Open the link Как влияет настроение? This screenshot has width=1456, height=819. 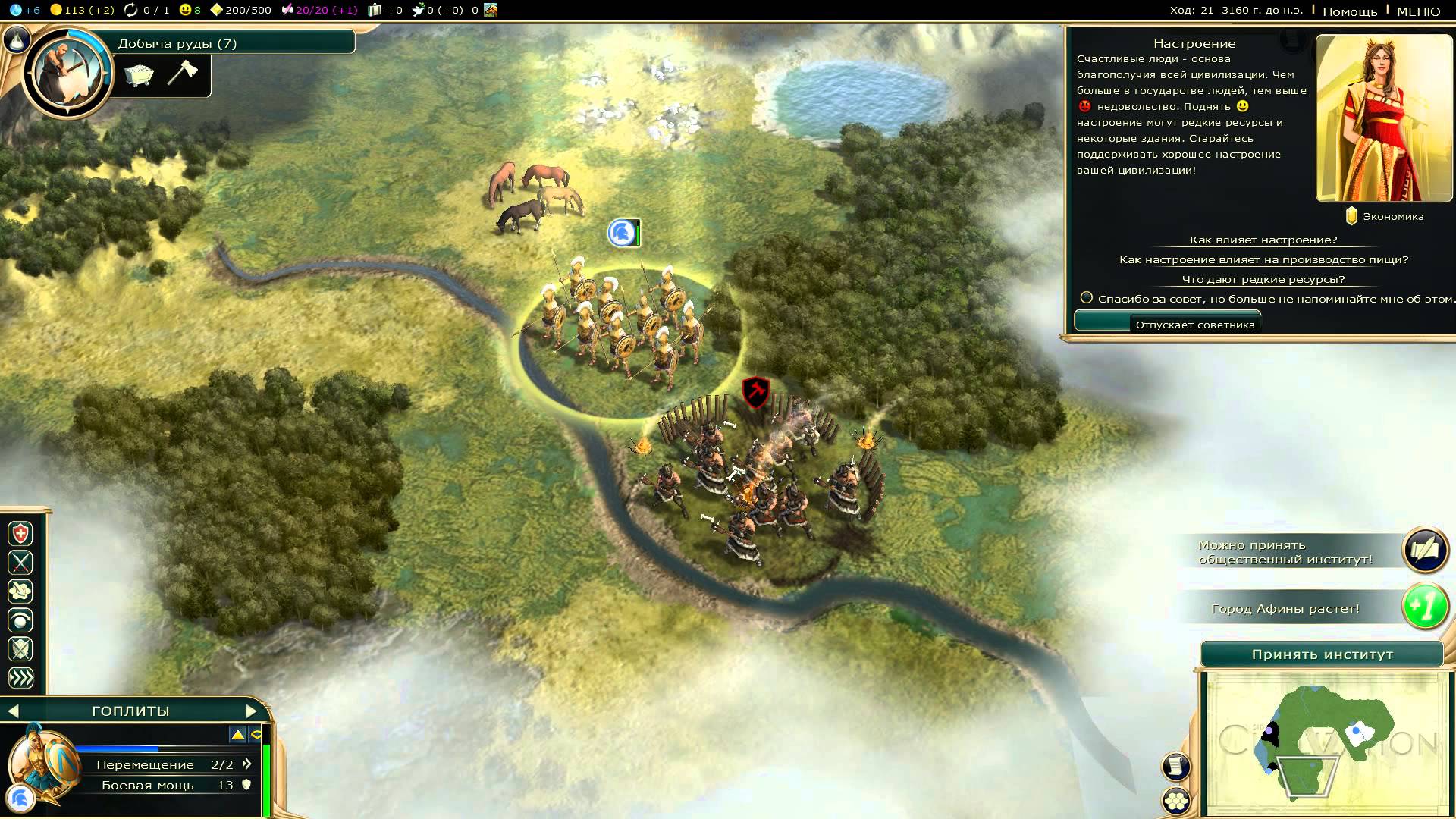pyautogui.click(x=1263, y=240)
